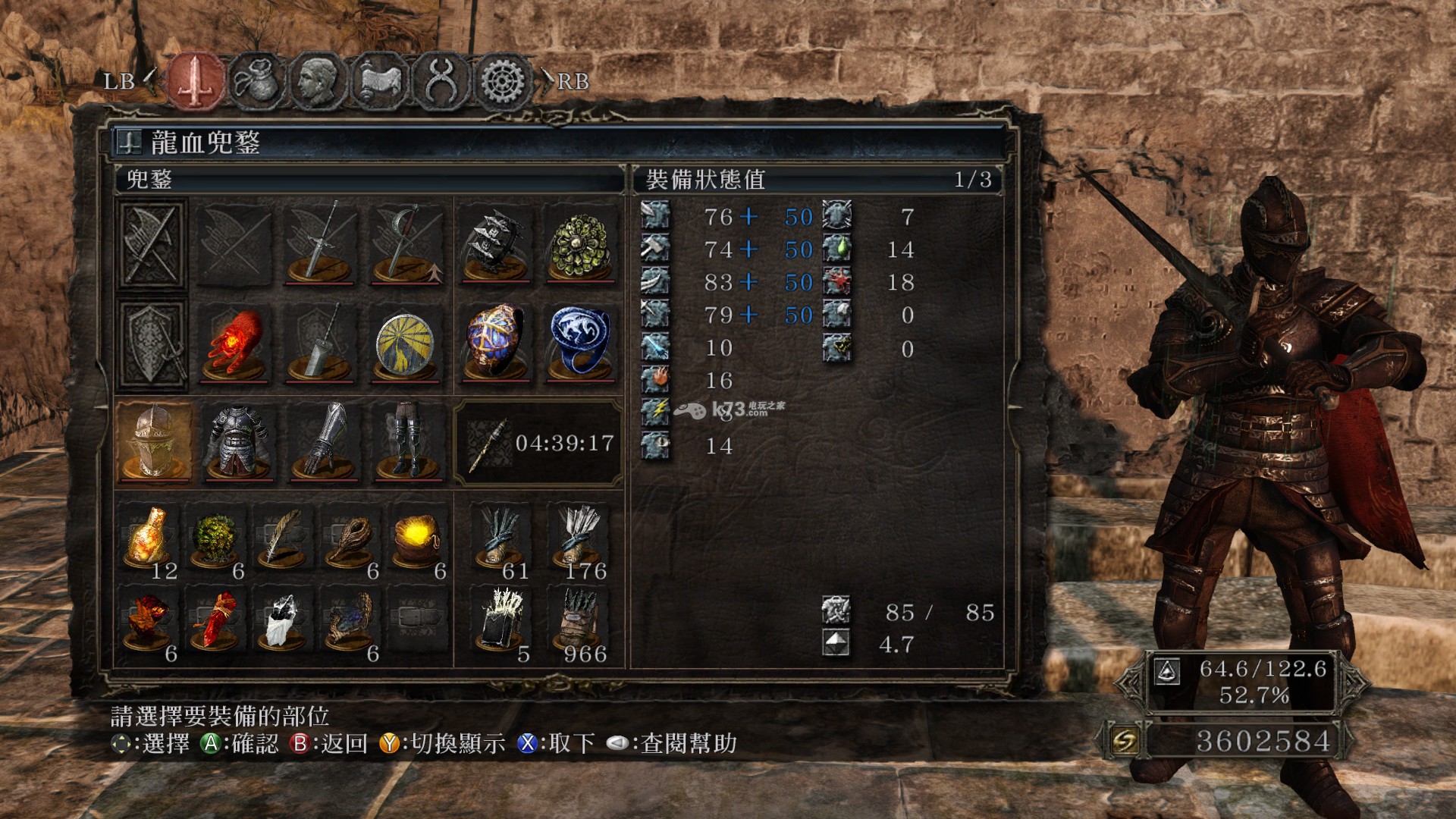Choose the chest armor slot

coord(238,441)
